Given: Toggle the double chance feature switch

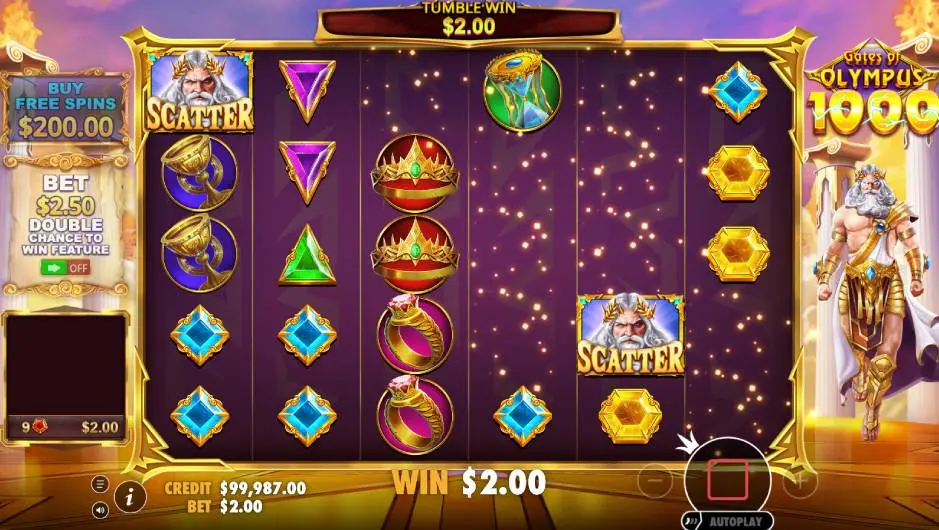Looking at the screenshot, I should tap(65, 268).
